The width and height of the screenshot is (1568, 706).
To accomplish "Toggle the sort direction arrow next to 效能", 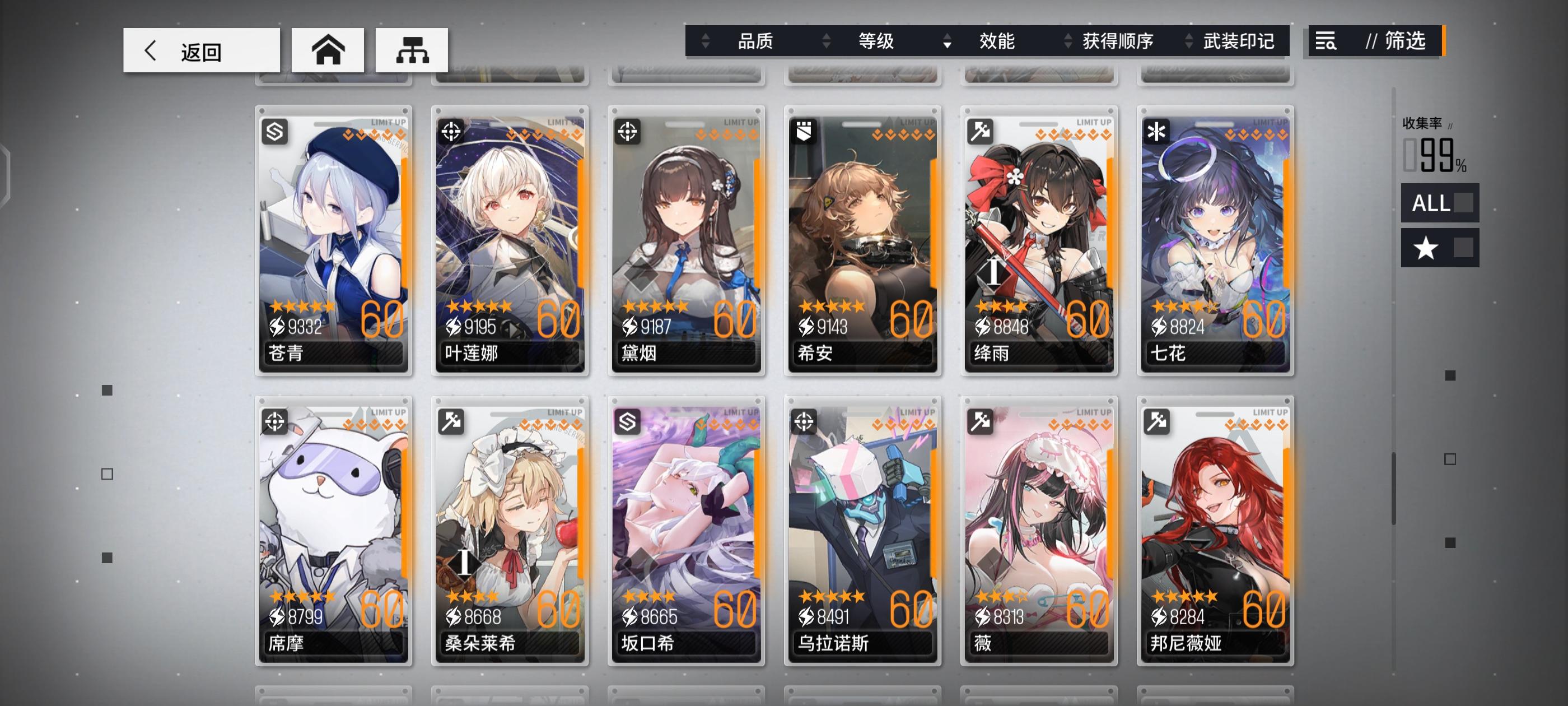I will (x=946, y=41).
